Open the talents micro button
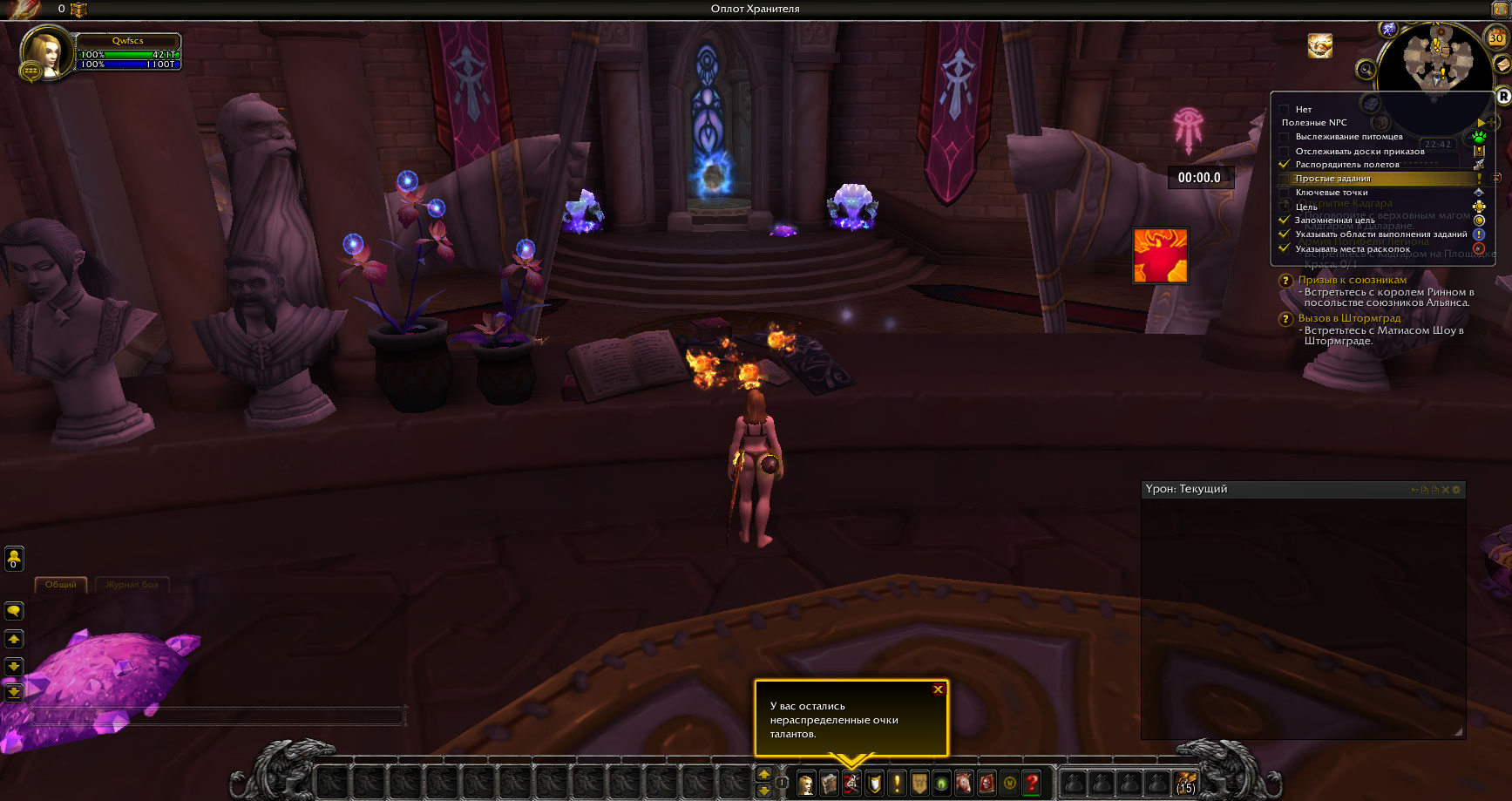The width and height of the screenshot is (1512, 801). click(x=852, y=783)
